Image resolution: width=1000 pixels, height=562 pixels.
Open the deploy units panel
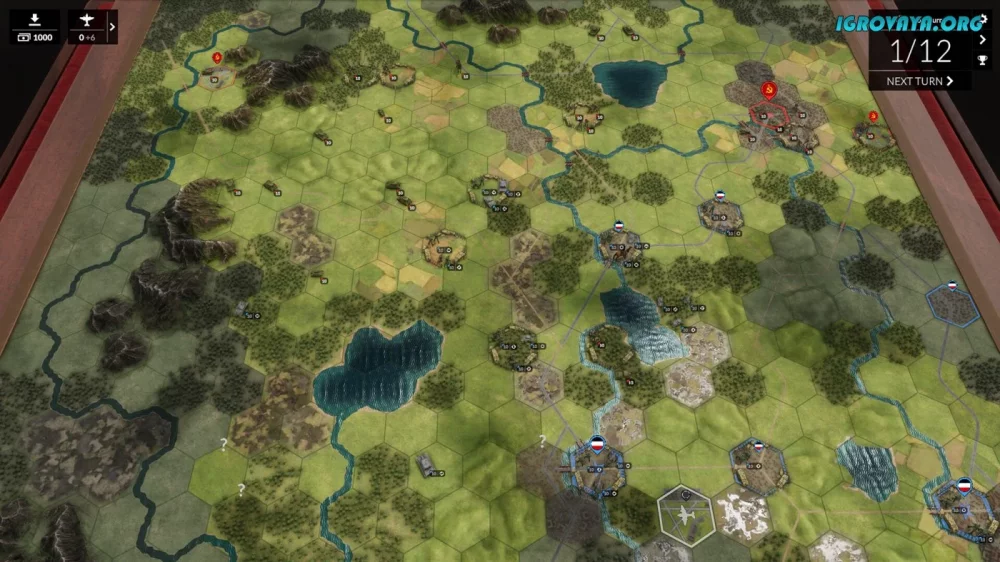[35, 27]
